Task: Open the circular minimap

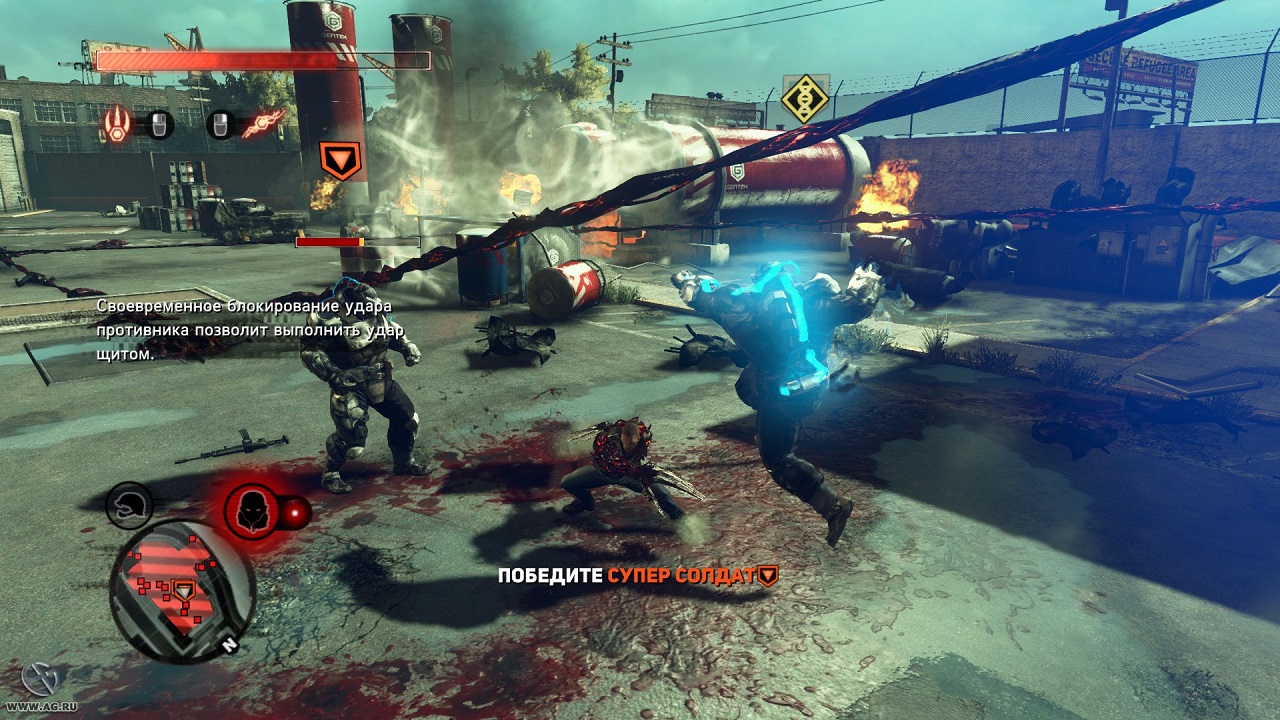Action: point(183,591)
